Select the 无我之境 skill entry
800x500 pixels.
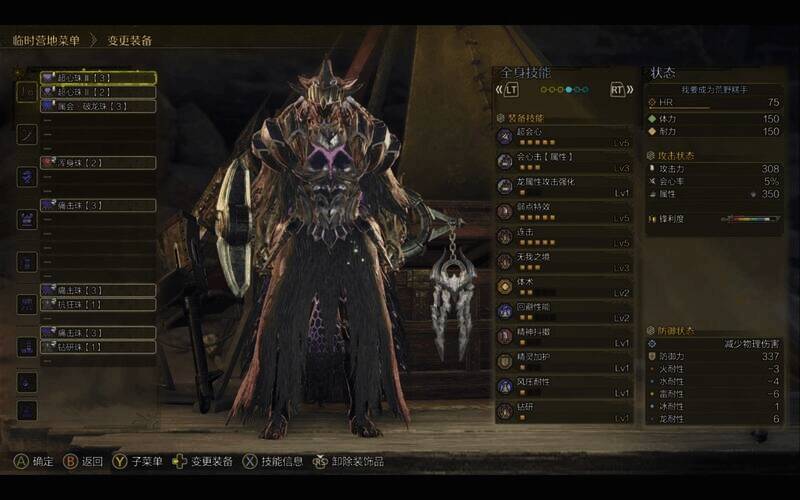click(x=564, y=262)
